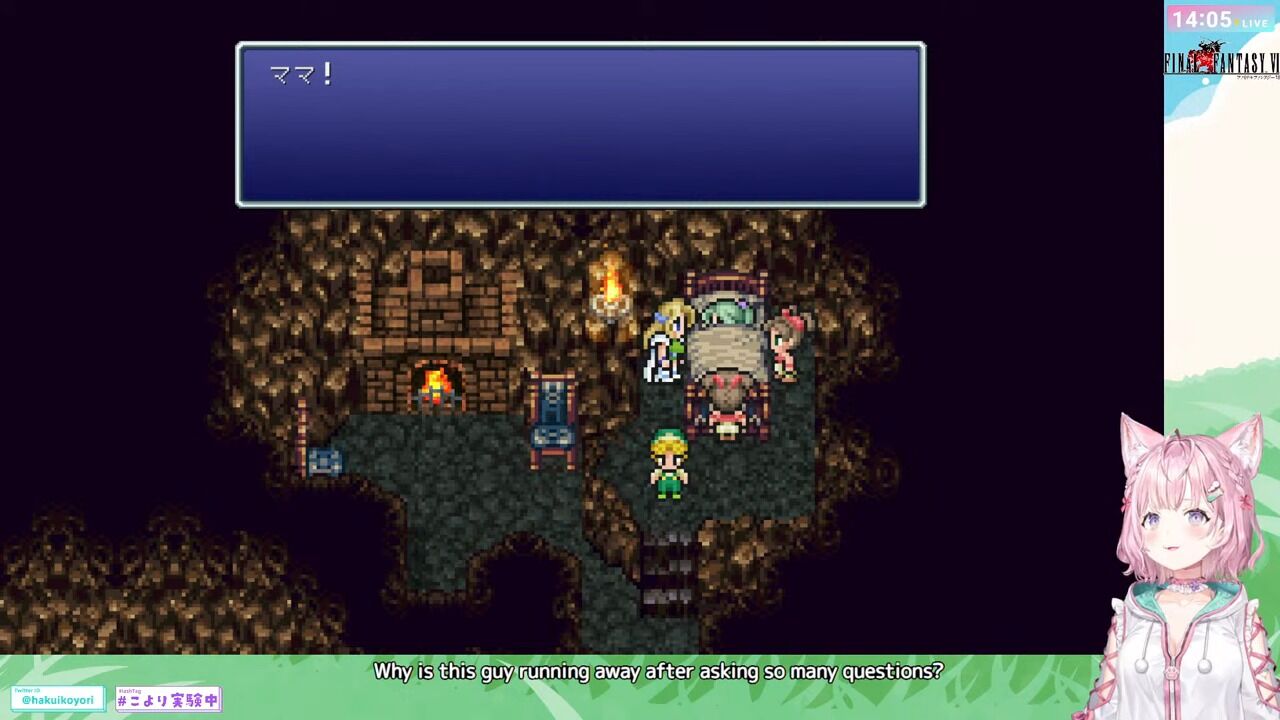Image resolution: width=1280 pixels, height=720 pixels.
Task: Click the dialogue box showing ママ!
Action: click(580, 122)
